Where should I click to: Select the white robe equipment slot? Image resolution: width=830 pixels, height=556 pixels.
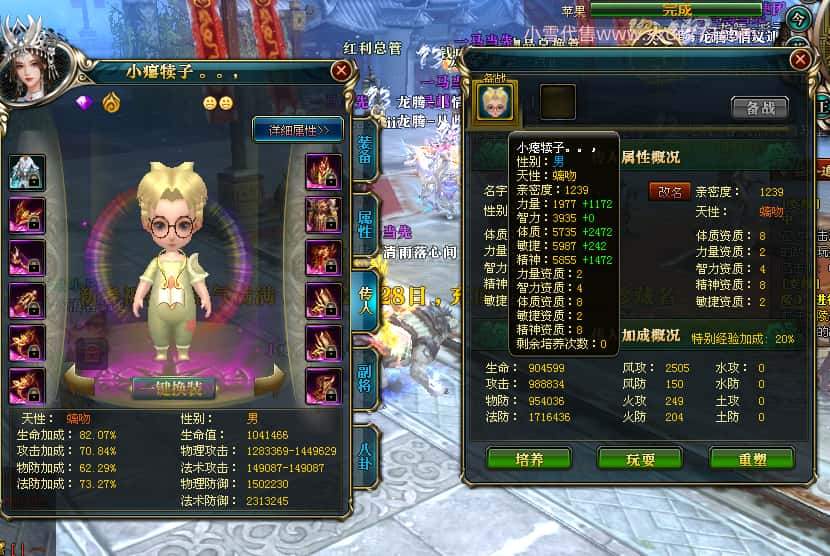click(x=28, y=171)
